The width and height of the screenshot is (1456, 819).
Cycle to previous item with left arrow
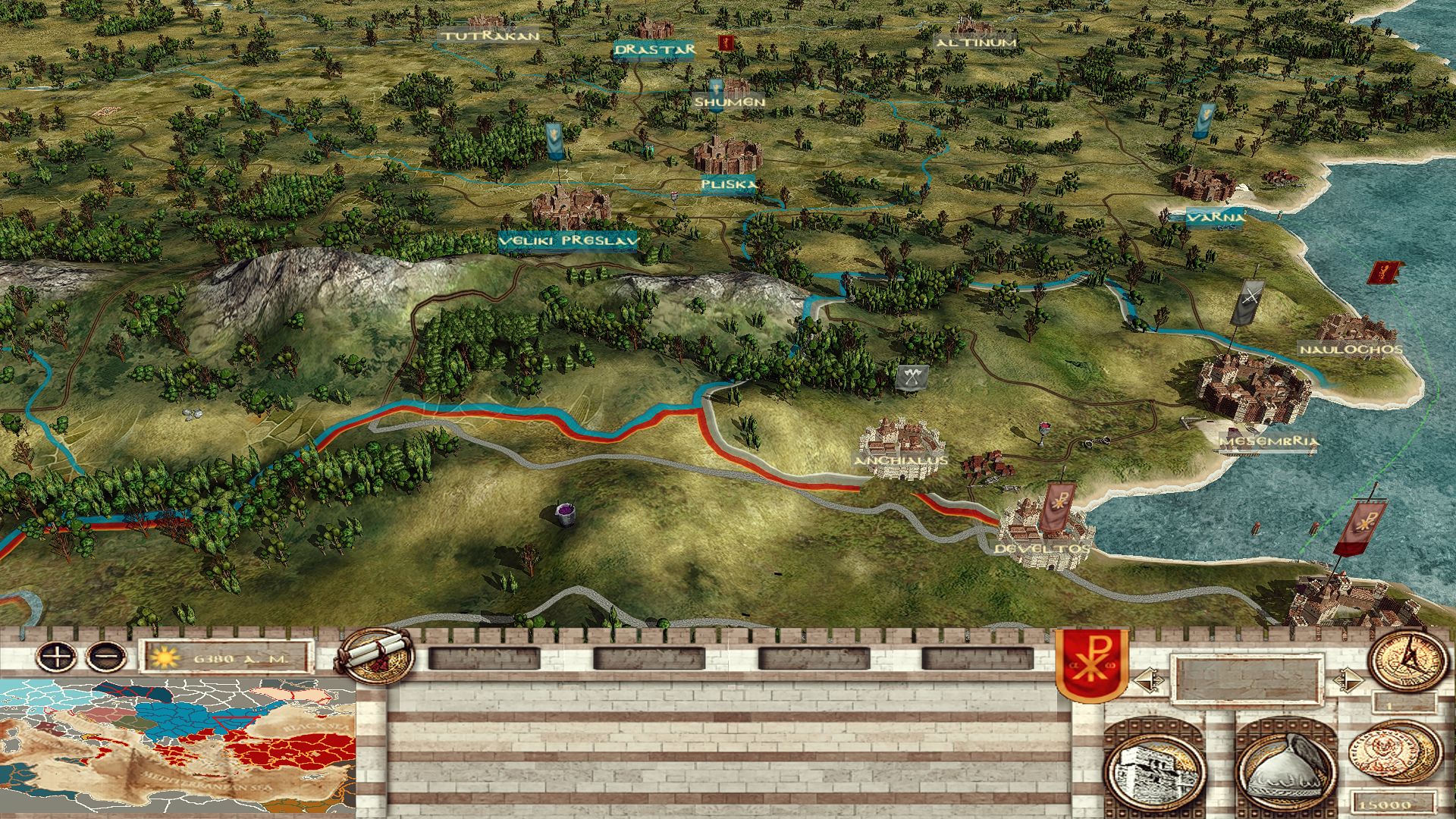pyautogui.click(x=1146, y=680)
